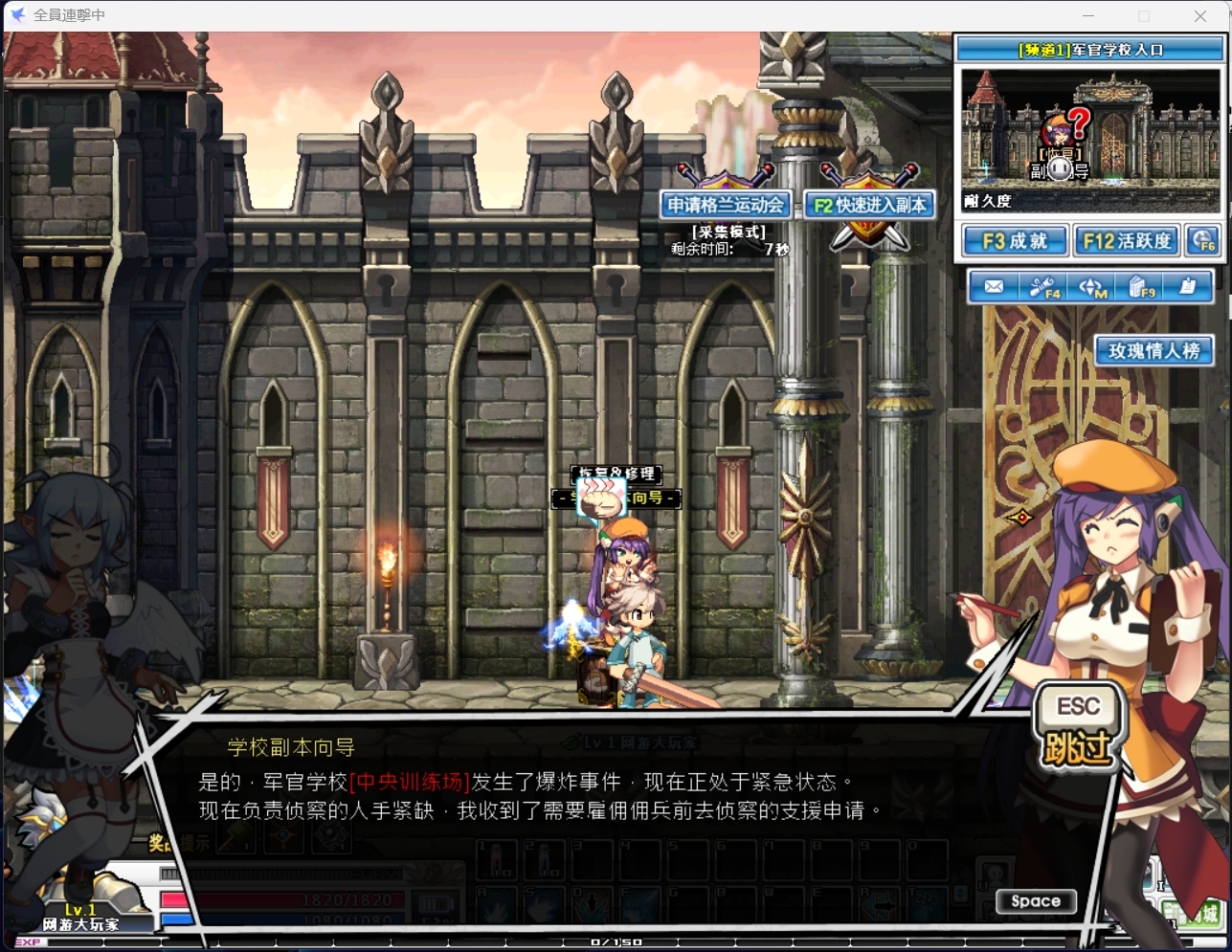Click the M map icon
The image size is (1232, 952).
click(x=1092, y=287)
